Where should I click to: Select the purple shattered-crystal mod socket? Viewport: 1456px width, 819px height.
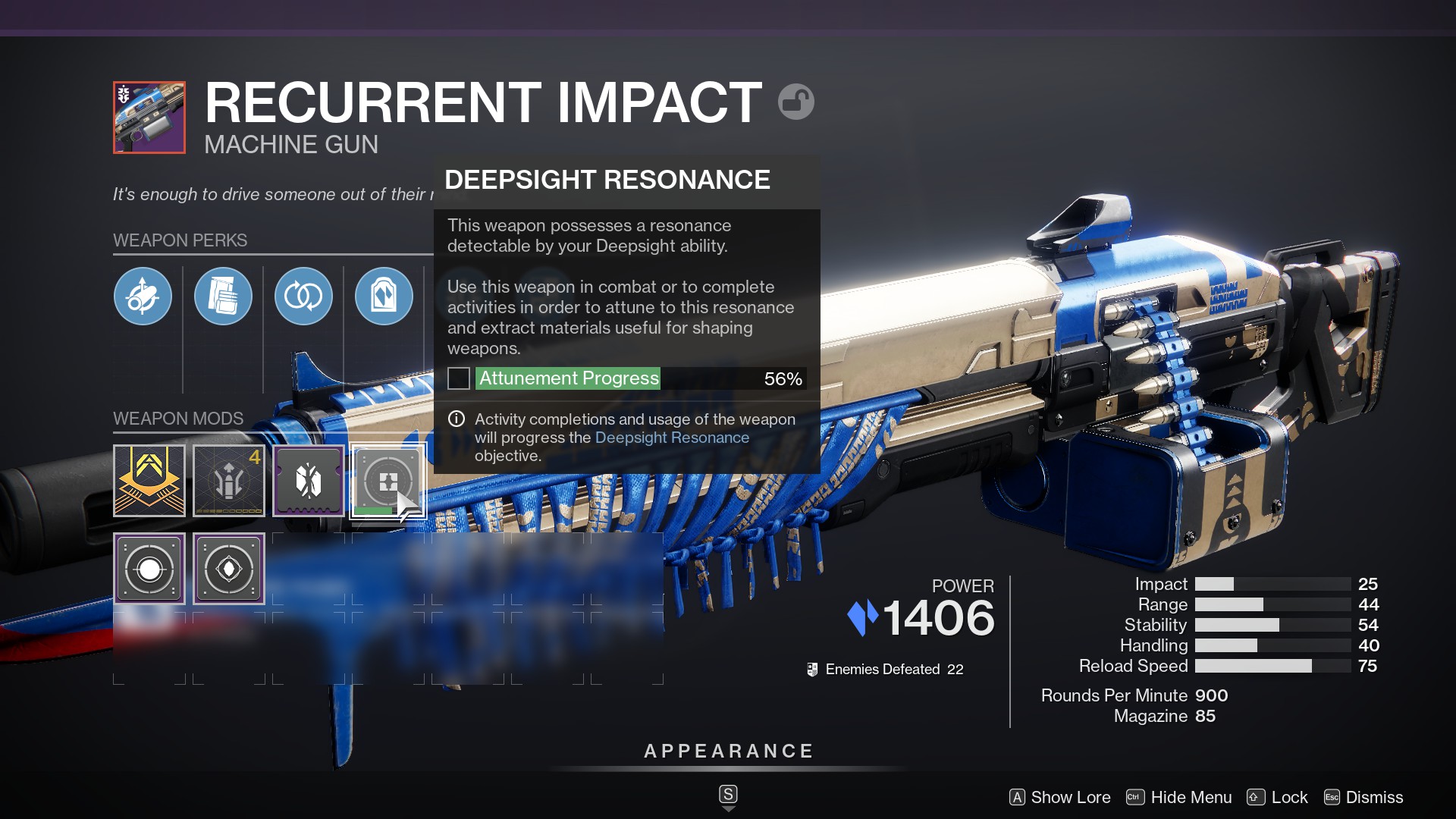tap(309, 480)
